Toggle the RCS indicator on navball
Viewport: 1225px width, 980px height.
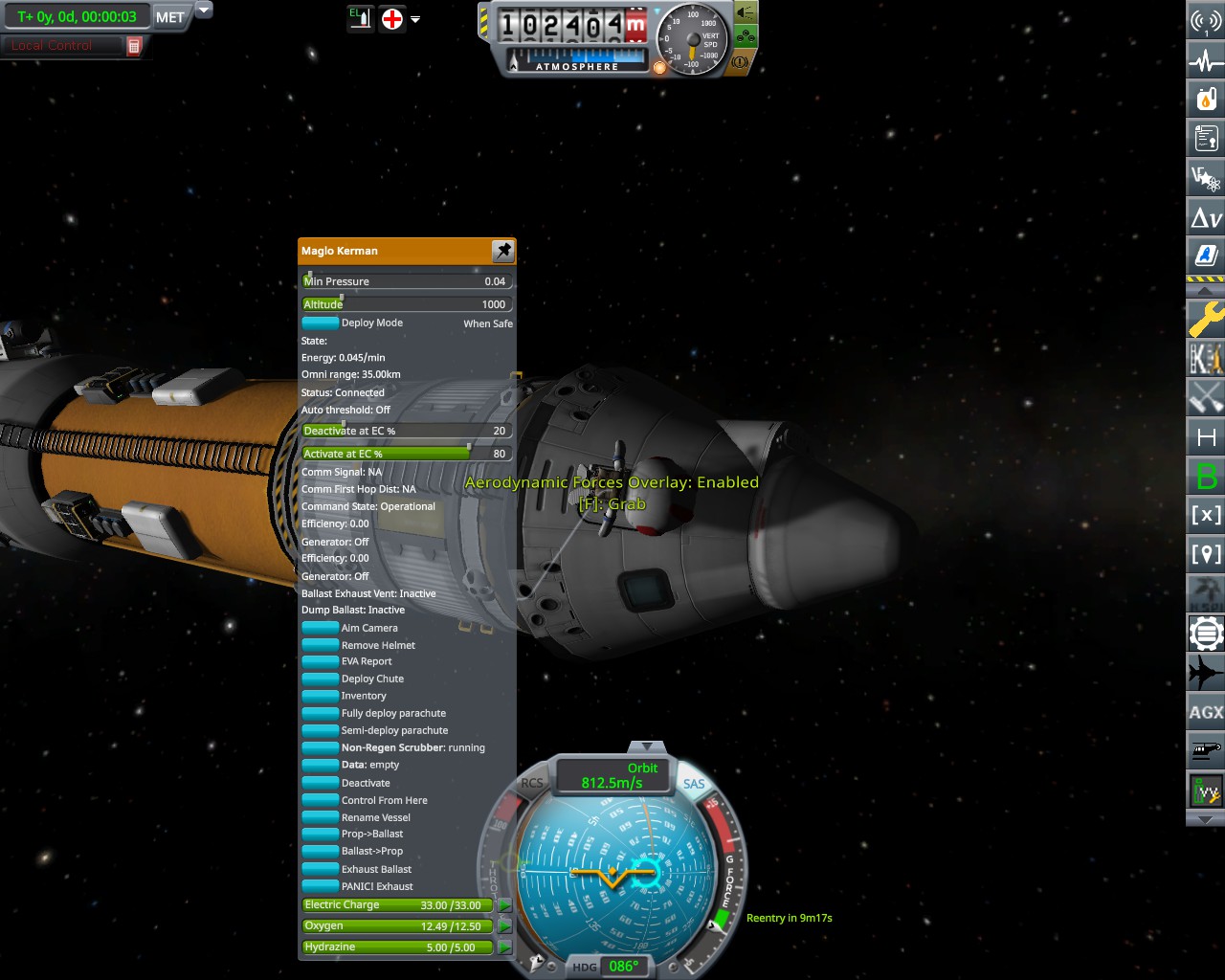pyautogui.click(x=531, y=783)
